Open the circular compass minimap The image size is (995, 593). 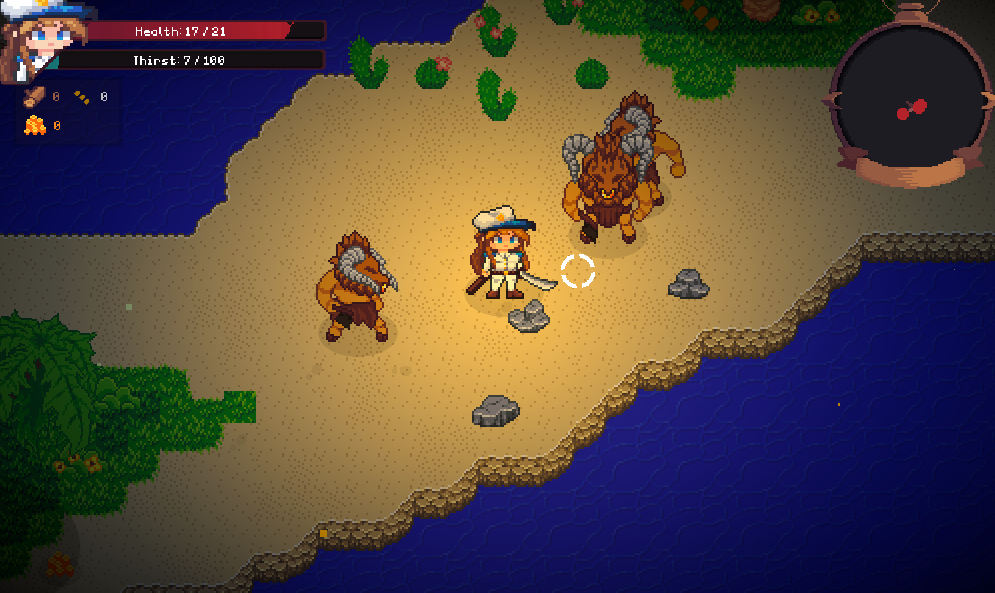tap(909, 98)
